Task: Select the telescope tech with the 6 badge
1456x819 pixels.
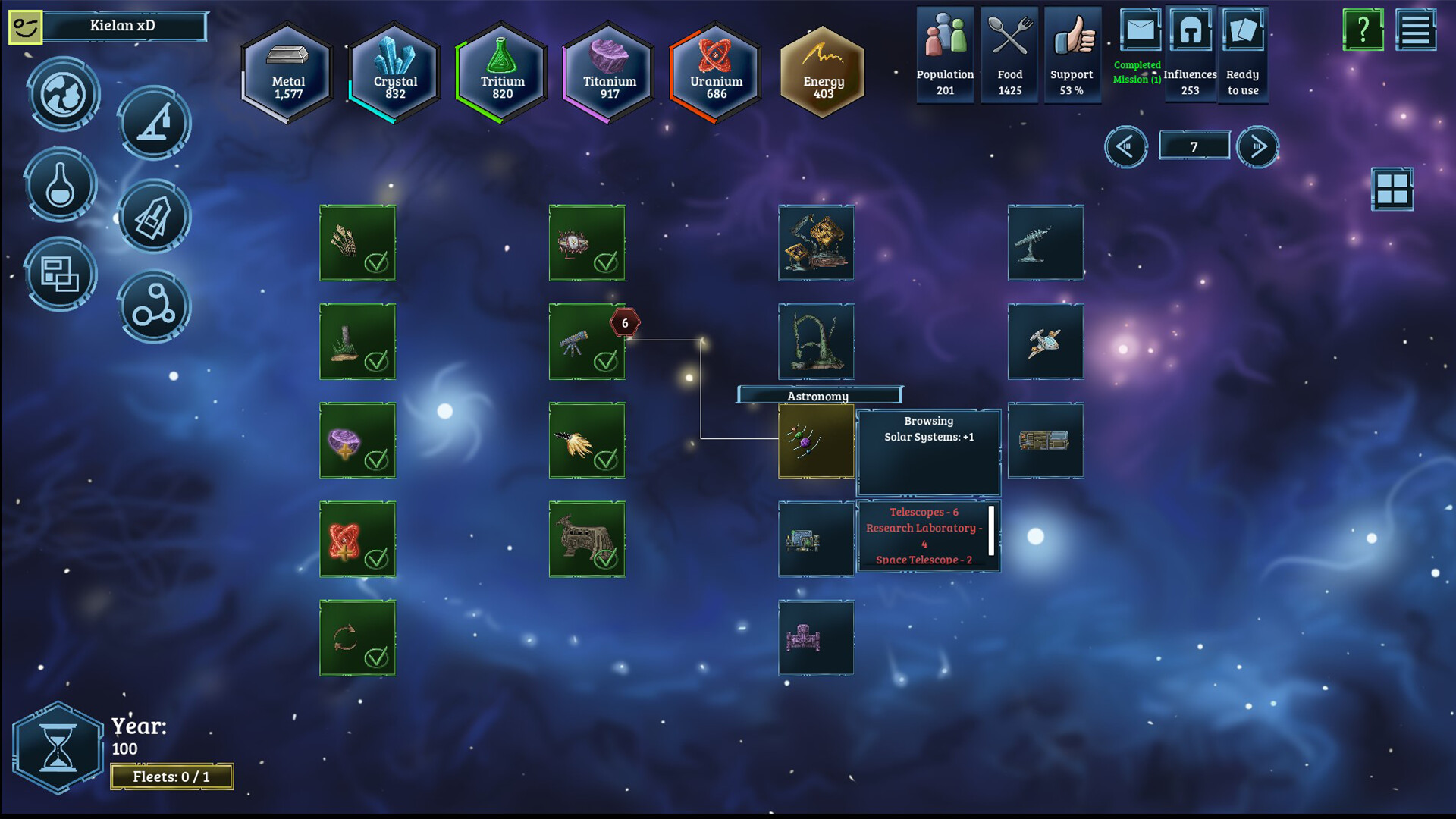Action: point(588,343)
